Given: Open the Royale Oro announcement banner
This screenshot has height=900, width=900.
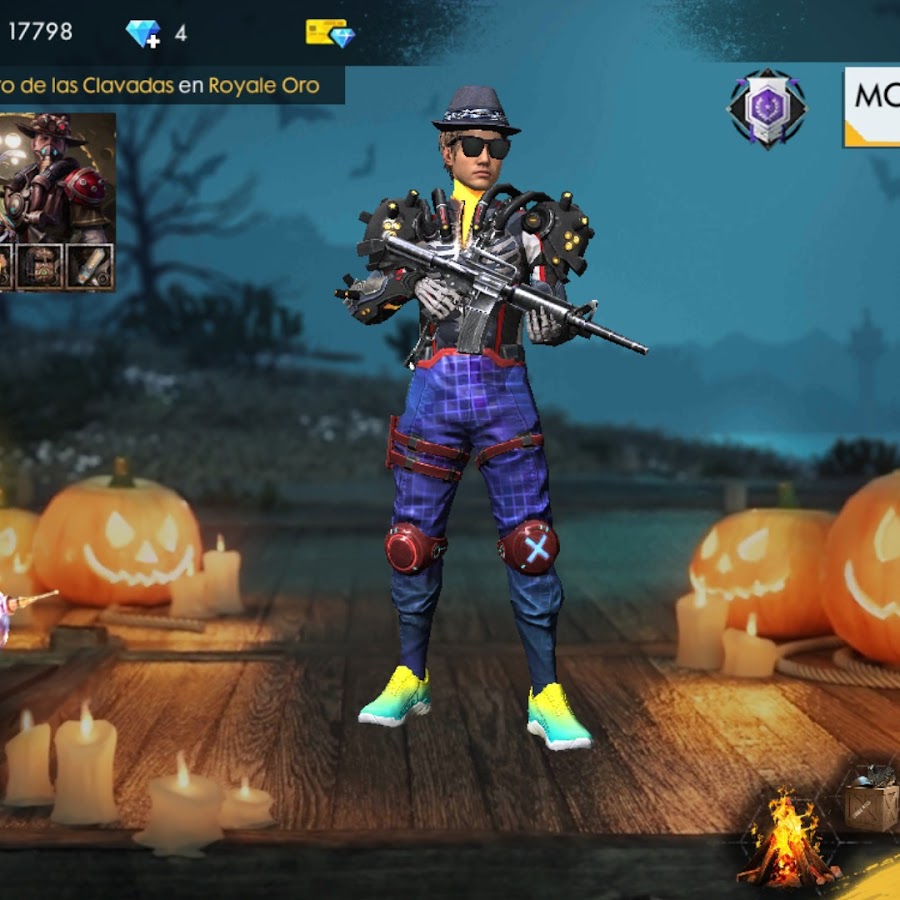Looking at the screenshot, I should 170,86.
